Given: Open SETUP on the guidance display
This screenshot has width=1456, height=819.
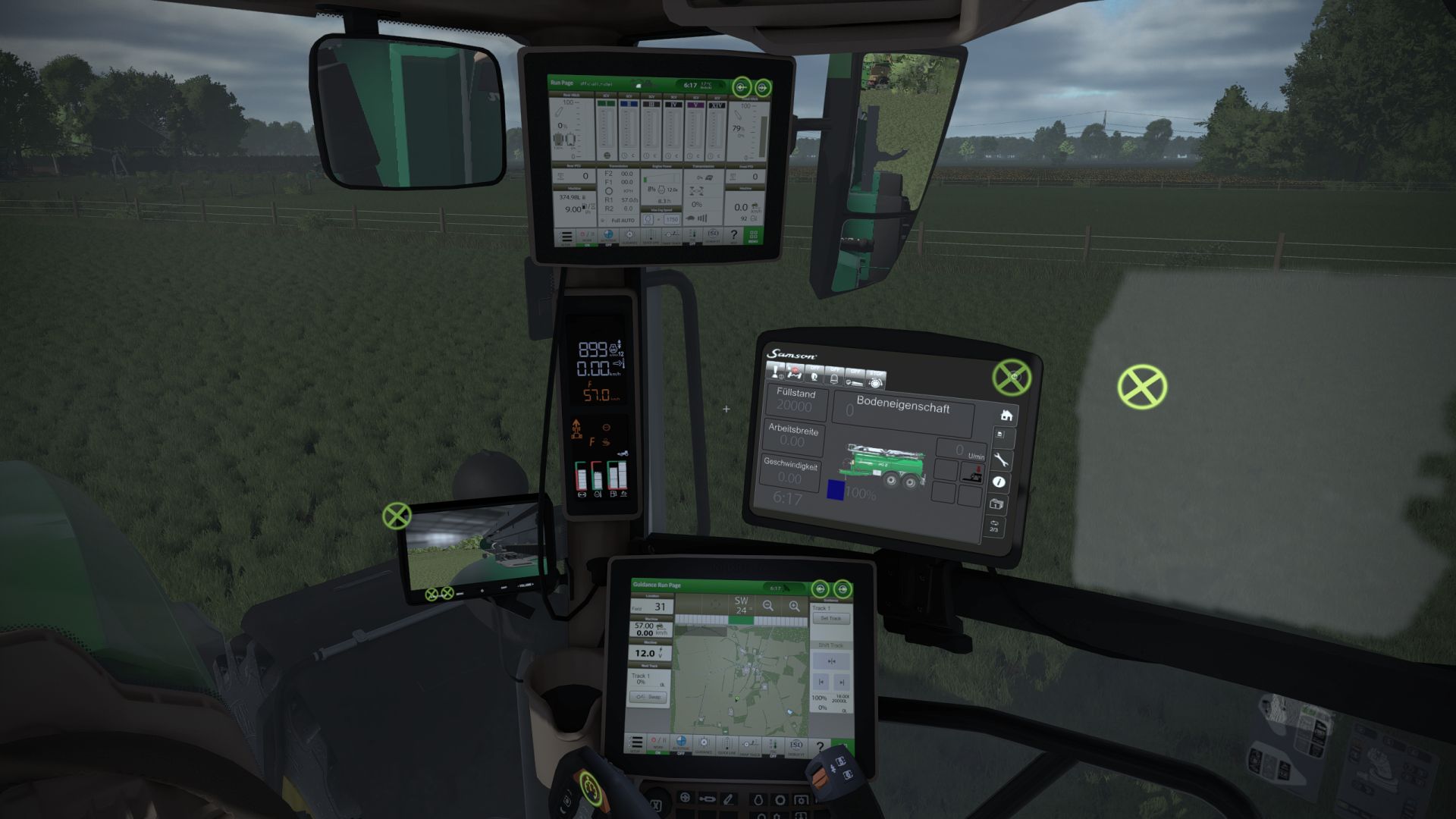Looking at the screenshot, I should click(636, 743).
